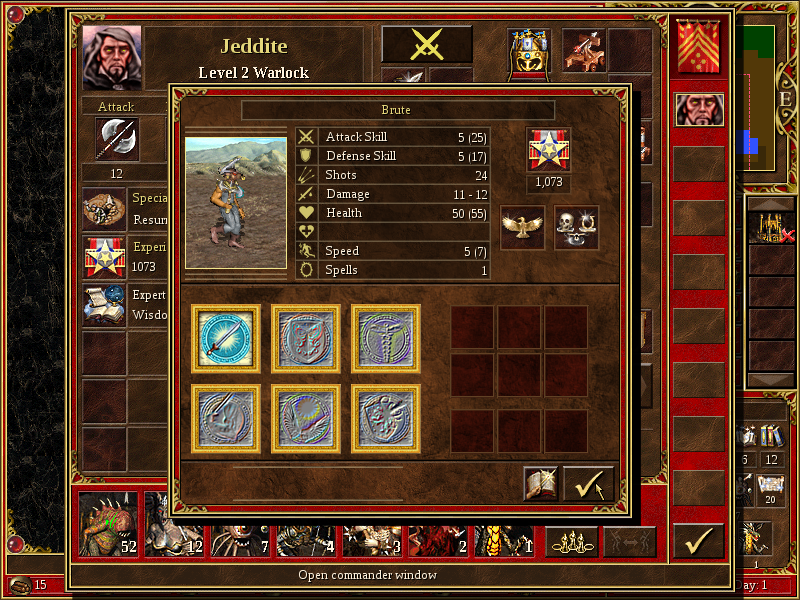The image size is (800, 600).
Task: Select the golden eagle ability icon
Action: click(522, 227)
